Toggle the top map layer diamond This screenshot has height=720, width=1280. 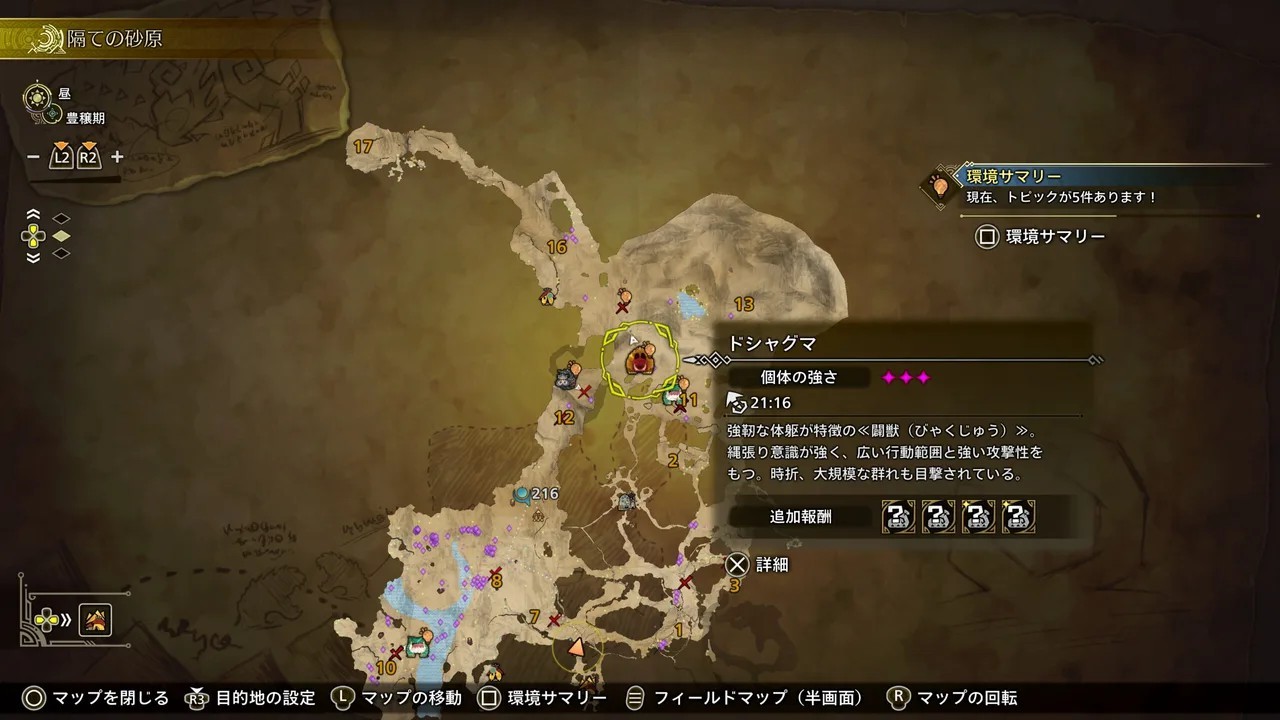[60, 218]
